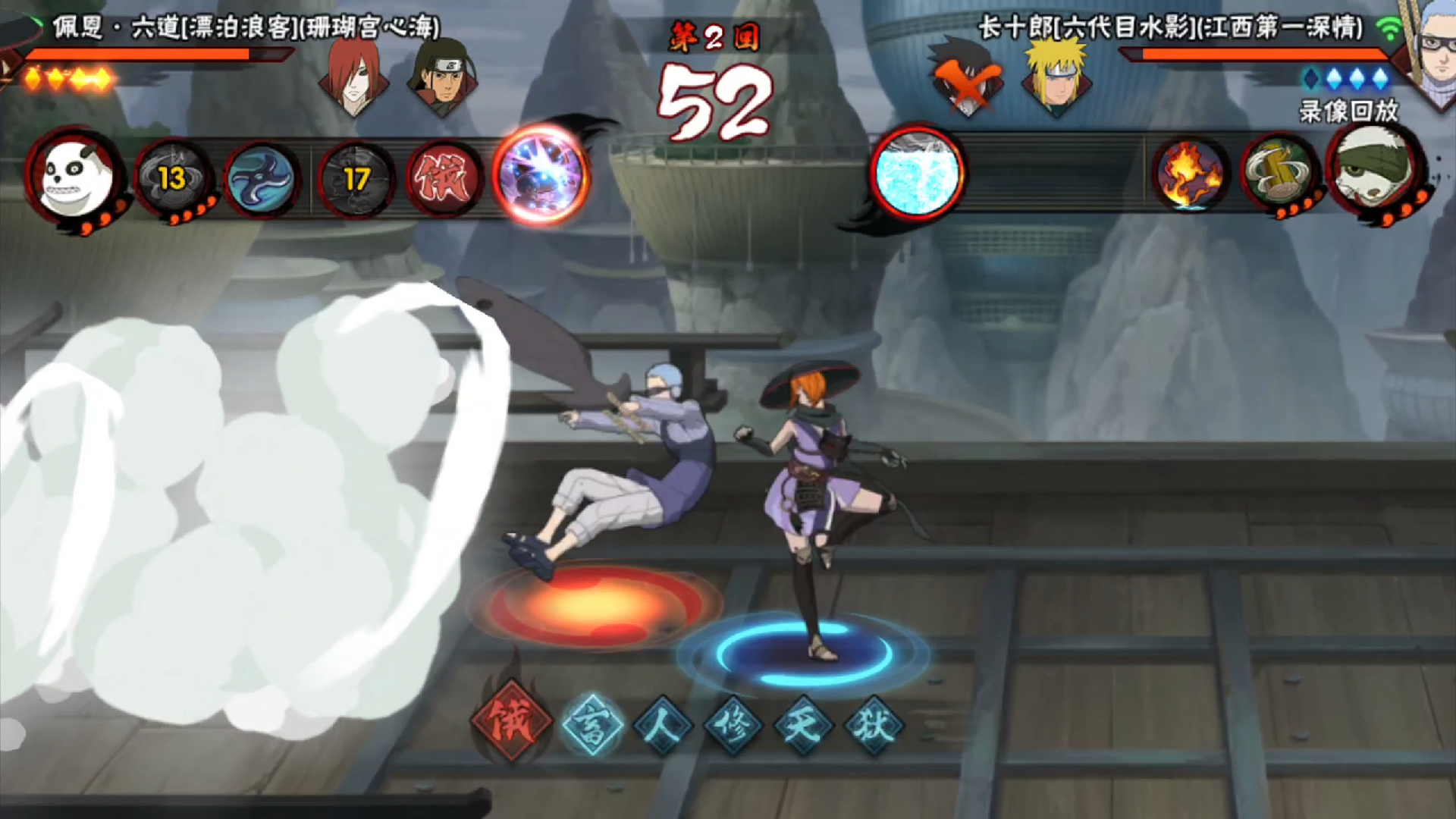
Task: Choose the 畜 path diamond
Action: (593, 724)
